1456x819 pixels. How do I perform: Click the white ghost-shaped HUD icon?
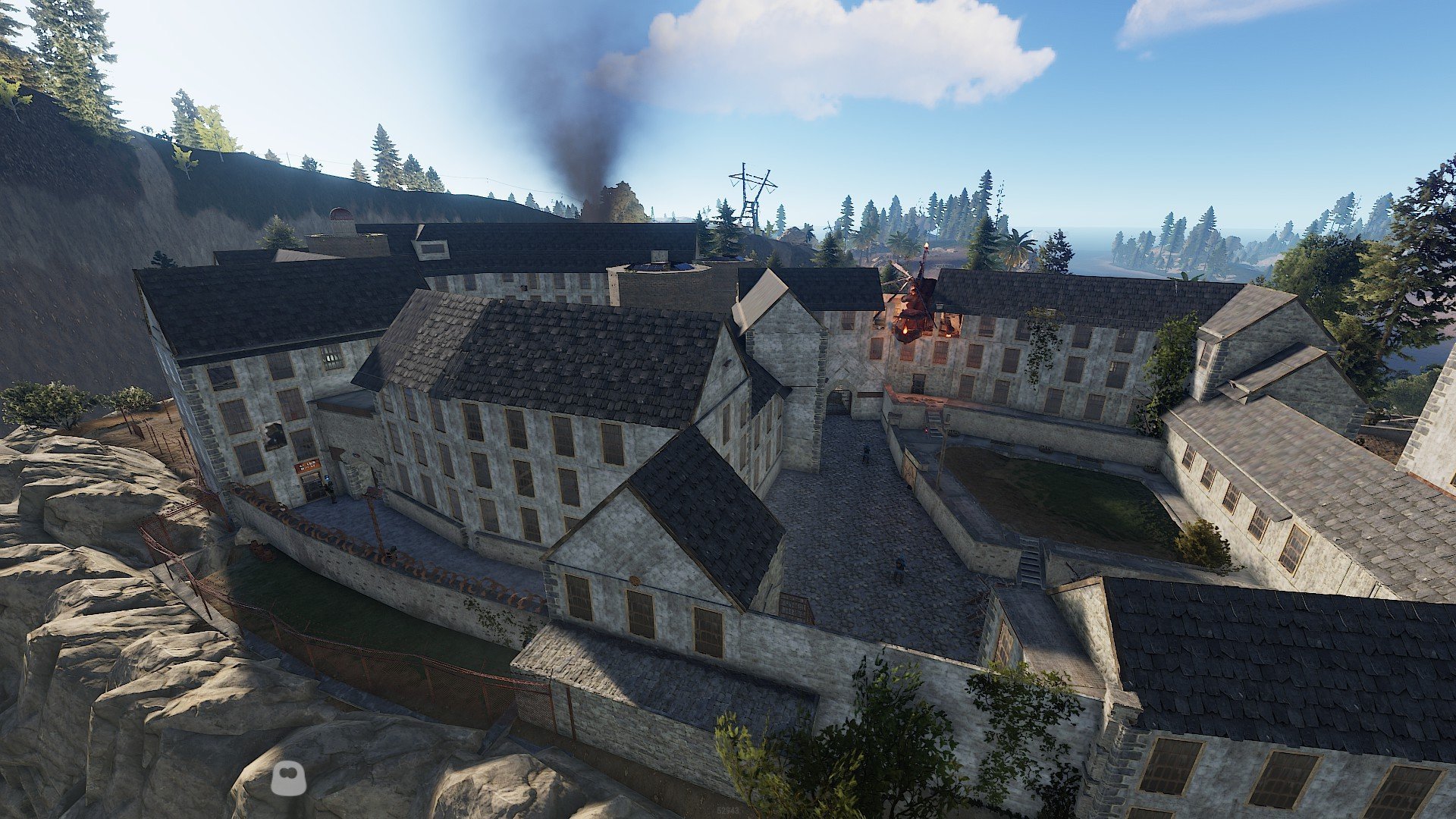coord(288,779)
